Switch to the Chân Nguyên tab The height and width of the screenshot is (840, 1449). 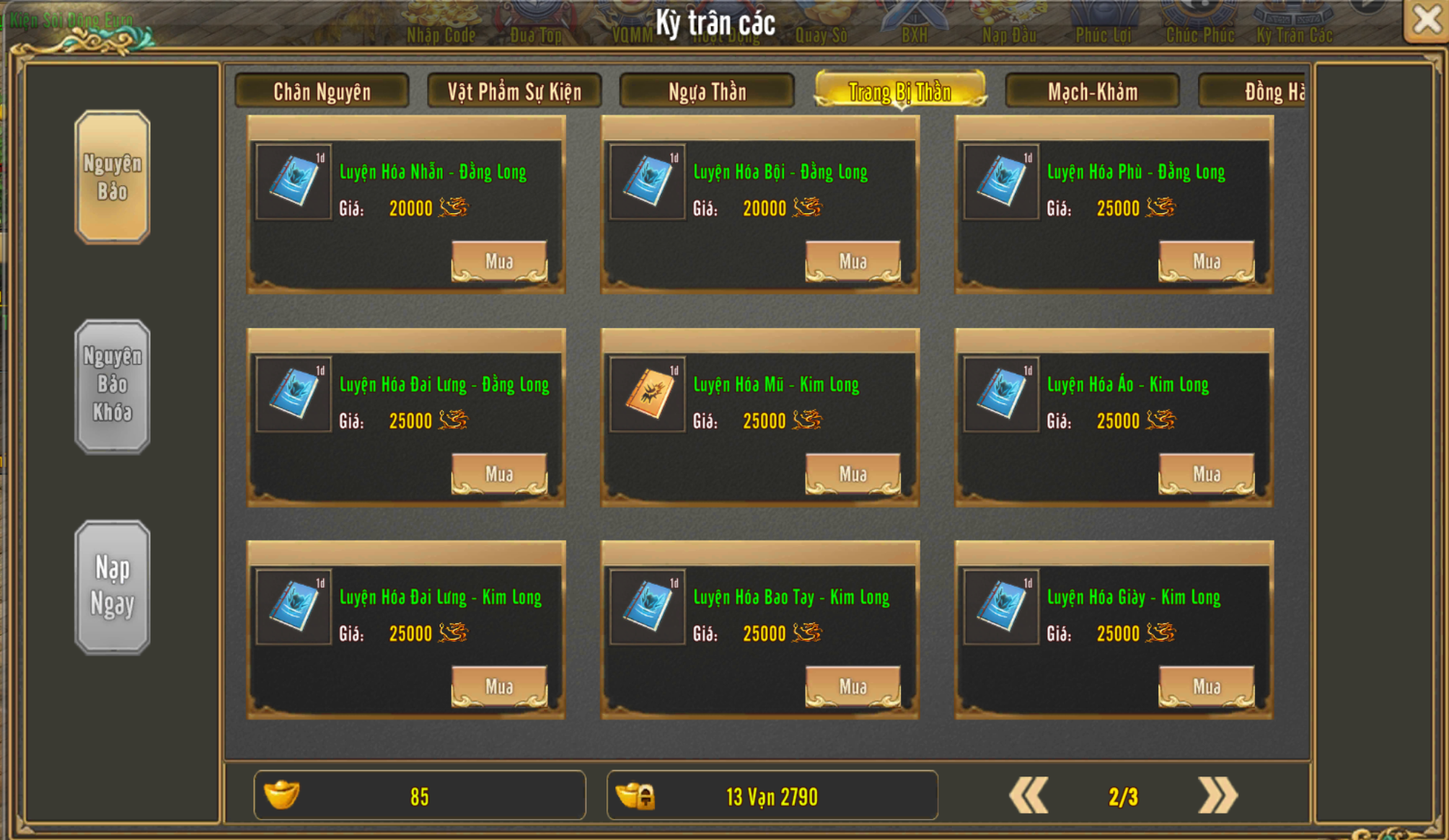pyautogui.click(x=322, y=92)
